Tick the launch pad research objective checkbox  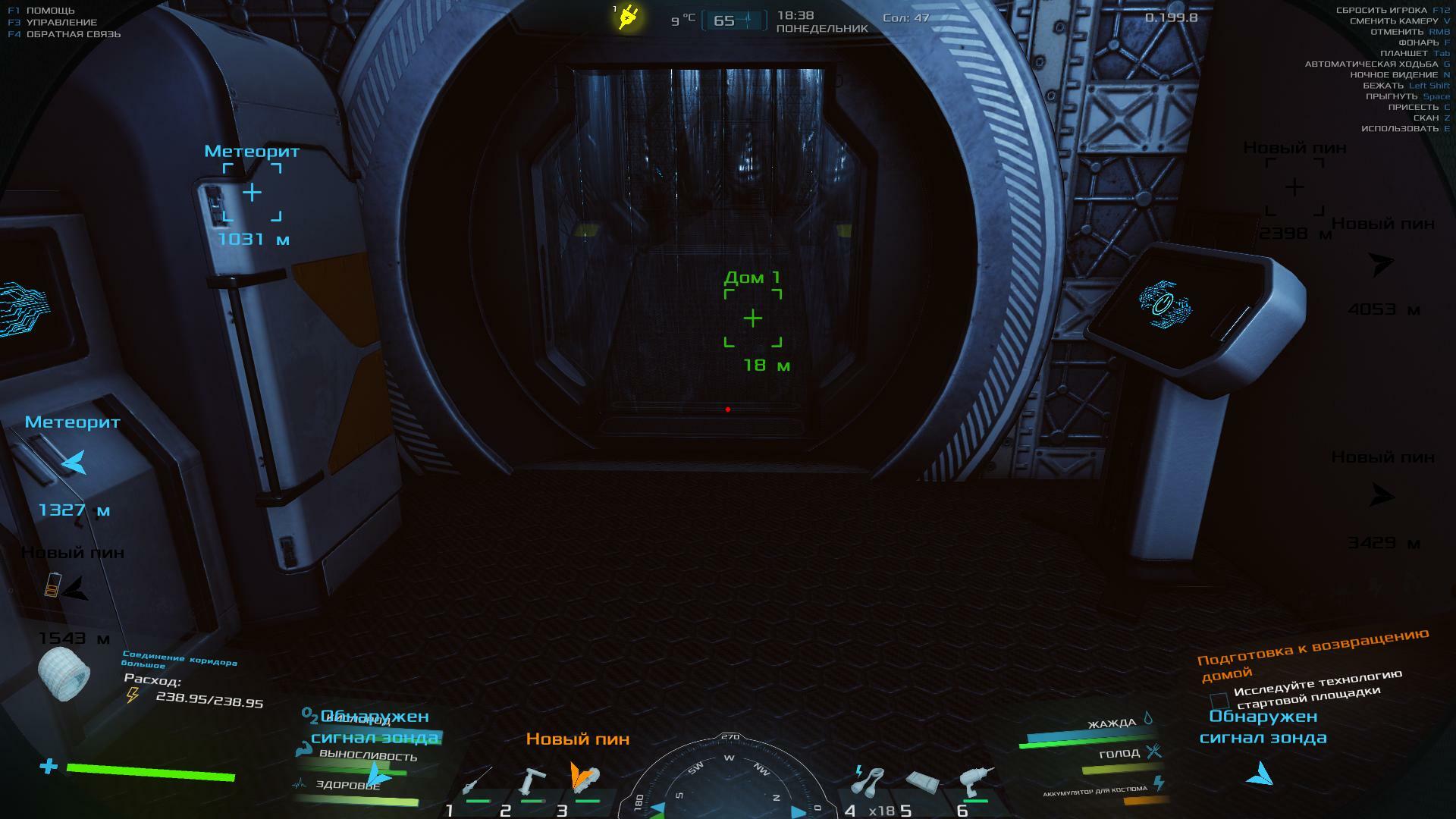(x=1219, y=700)
